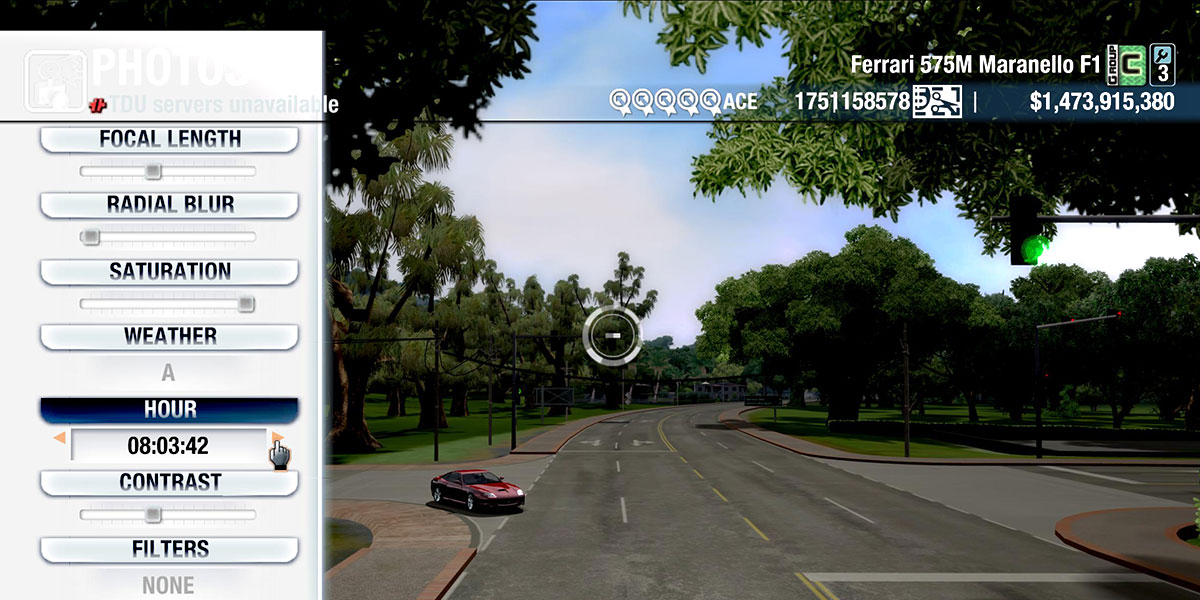Click the Radial Blur slider handle

point(90,237)
